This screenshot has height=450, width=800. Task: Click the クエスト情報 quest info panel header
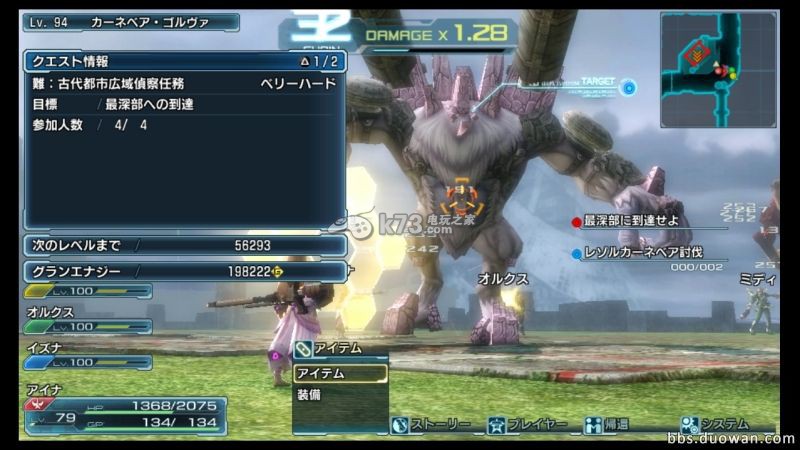[184, 61]
